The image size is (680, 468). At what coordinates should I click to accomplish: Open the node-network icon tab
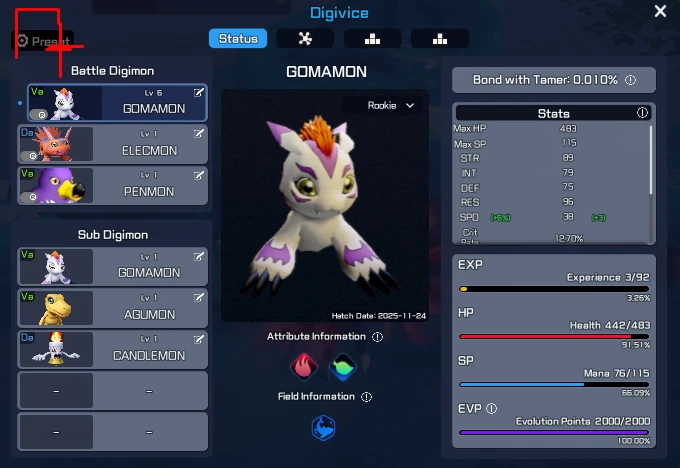[x=305, y=39]
